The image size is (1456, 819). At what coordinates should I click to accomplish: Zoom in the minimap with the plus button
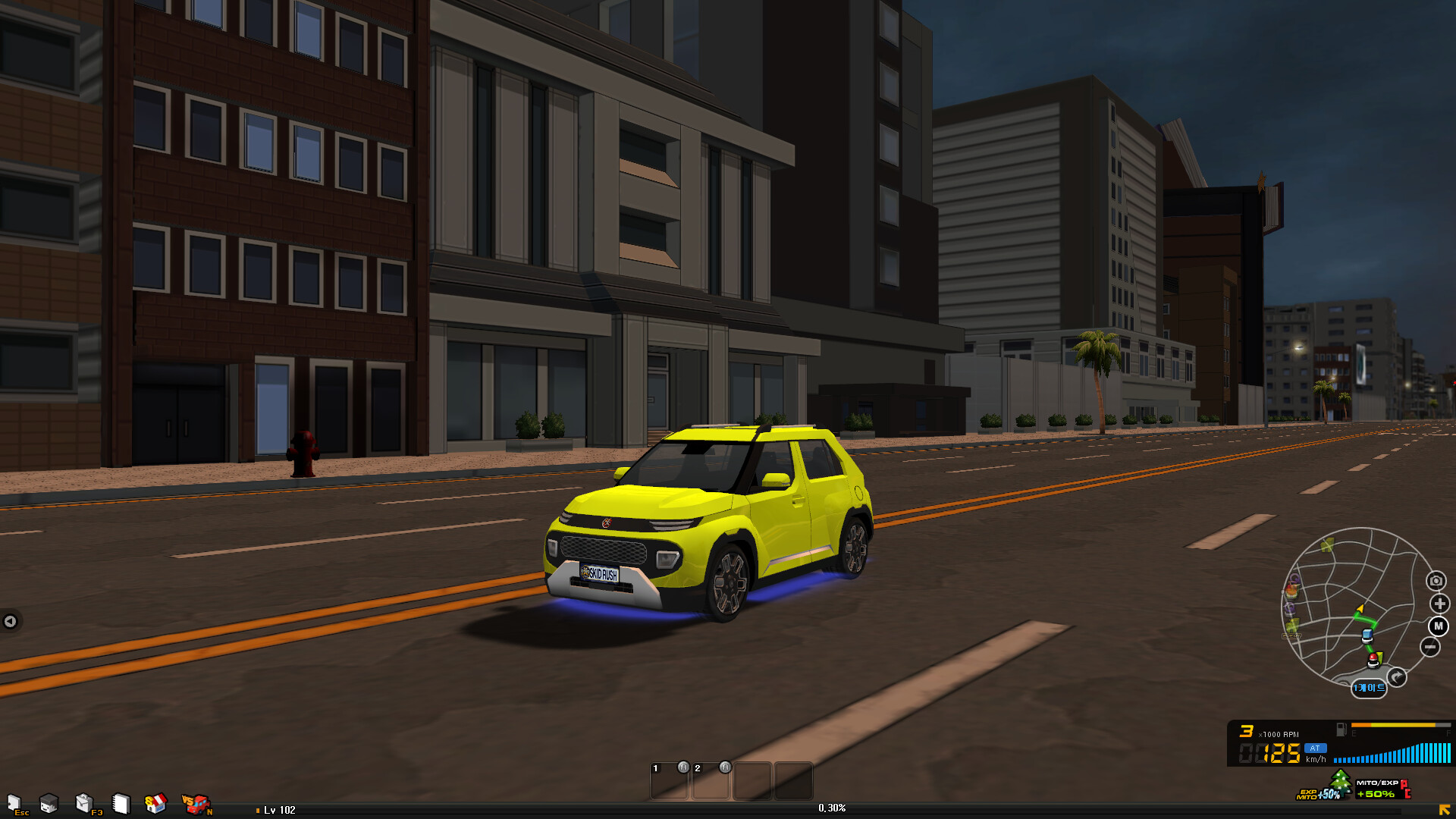pyautogui.click(x=1439, y=604)
